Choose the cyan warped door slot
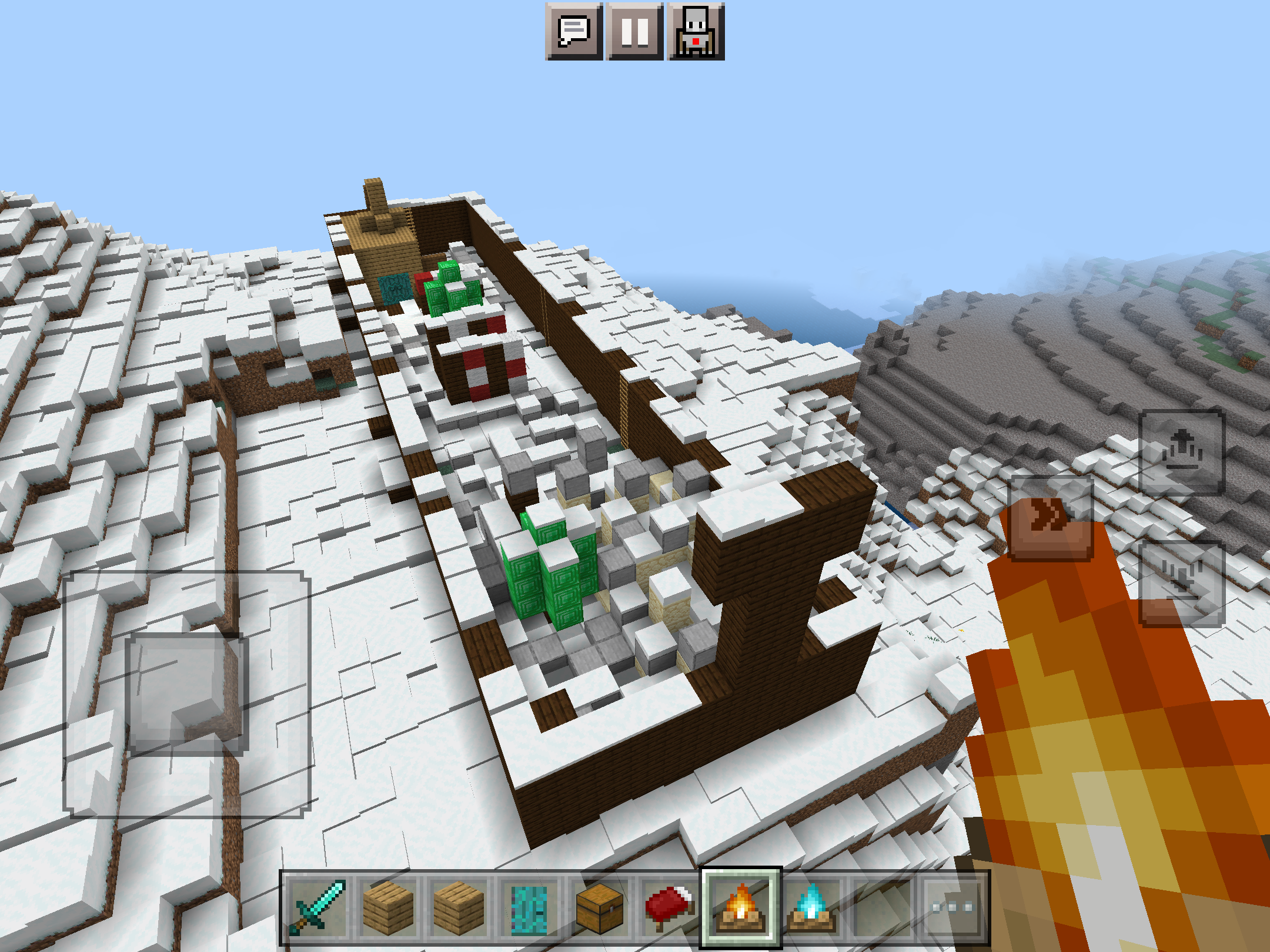1270x952 pixels. (529, 907)
